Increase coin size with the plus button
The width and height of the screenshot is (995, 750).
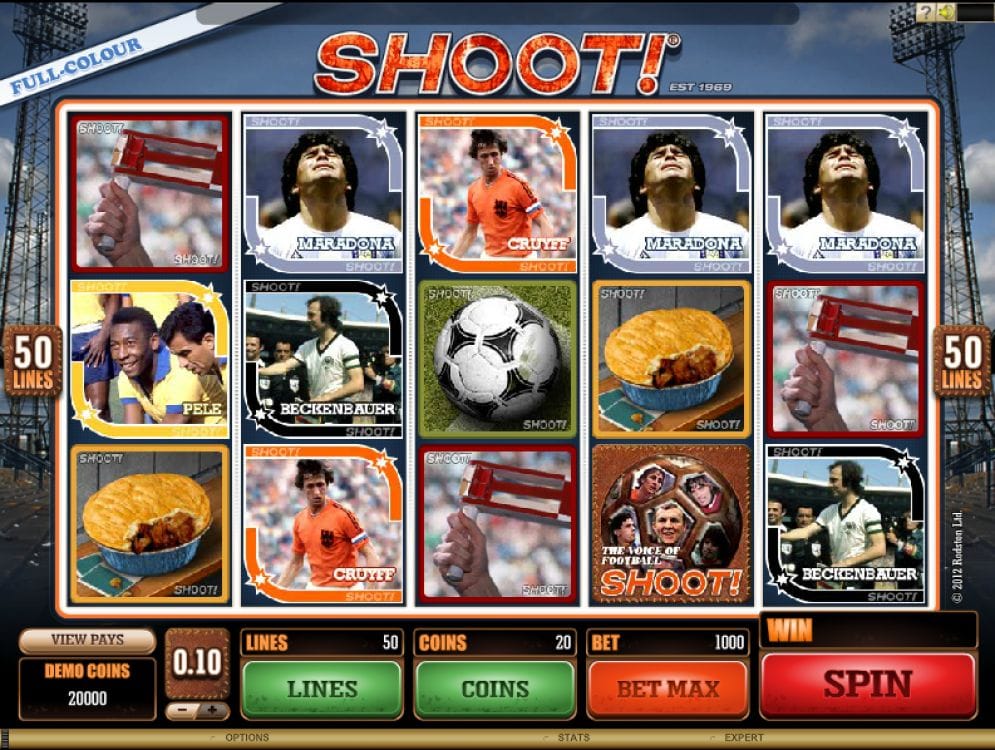click(x=212, y=712)
